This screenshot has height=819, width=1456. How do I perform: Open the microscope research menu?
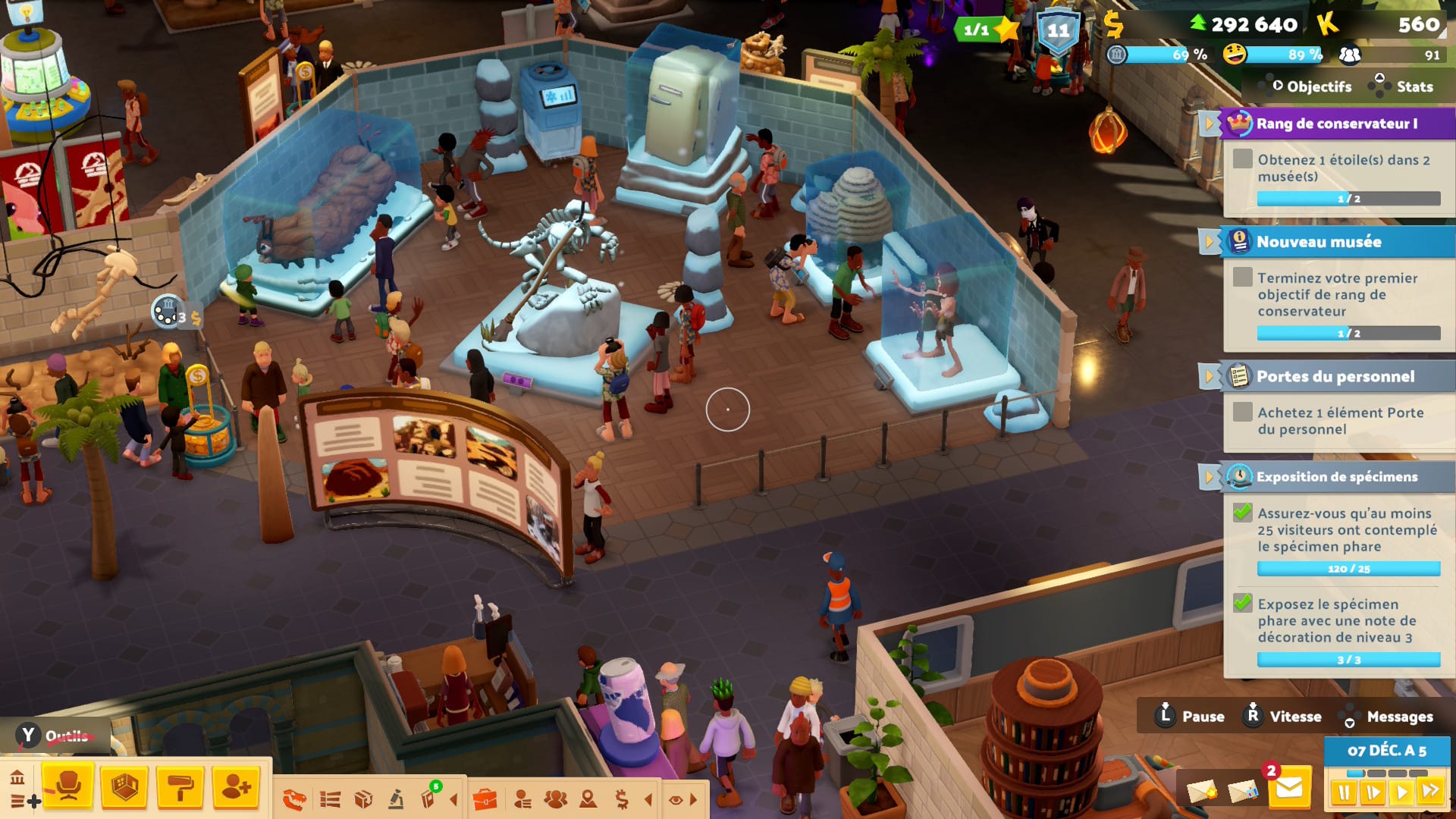(396, 799)
